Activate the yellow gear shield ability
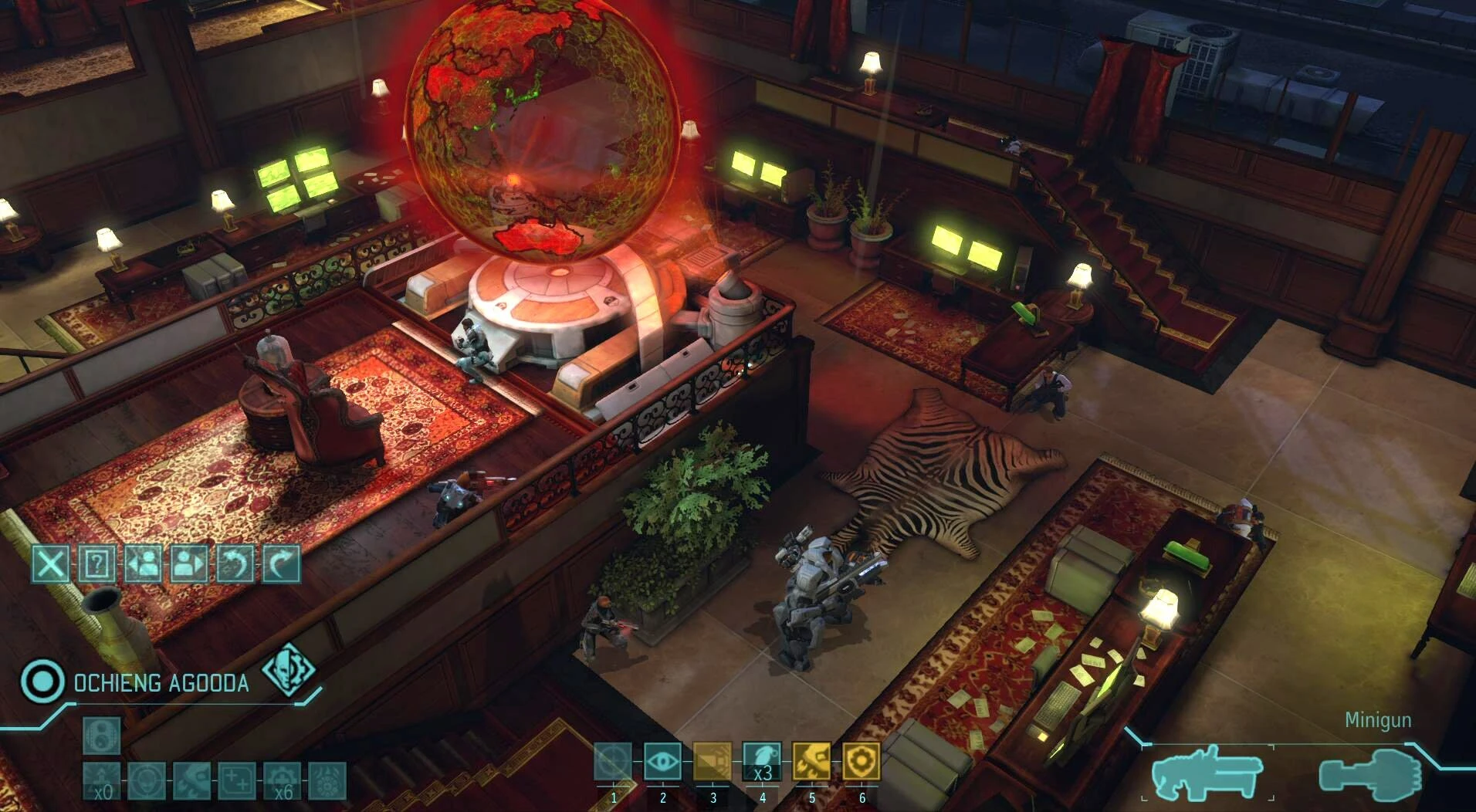This screenshot has width=1476, height=812. tap(862, 763)
